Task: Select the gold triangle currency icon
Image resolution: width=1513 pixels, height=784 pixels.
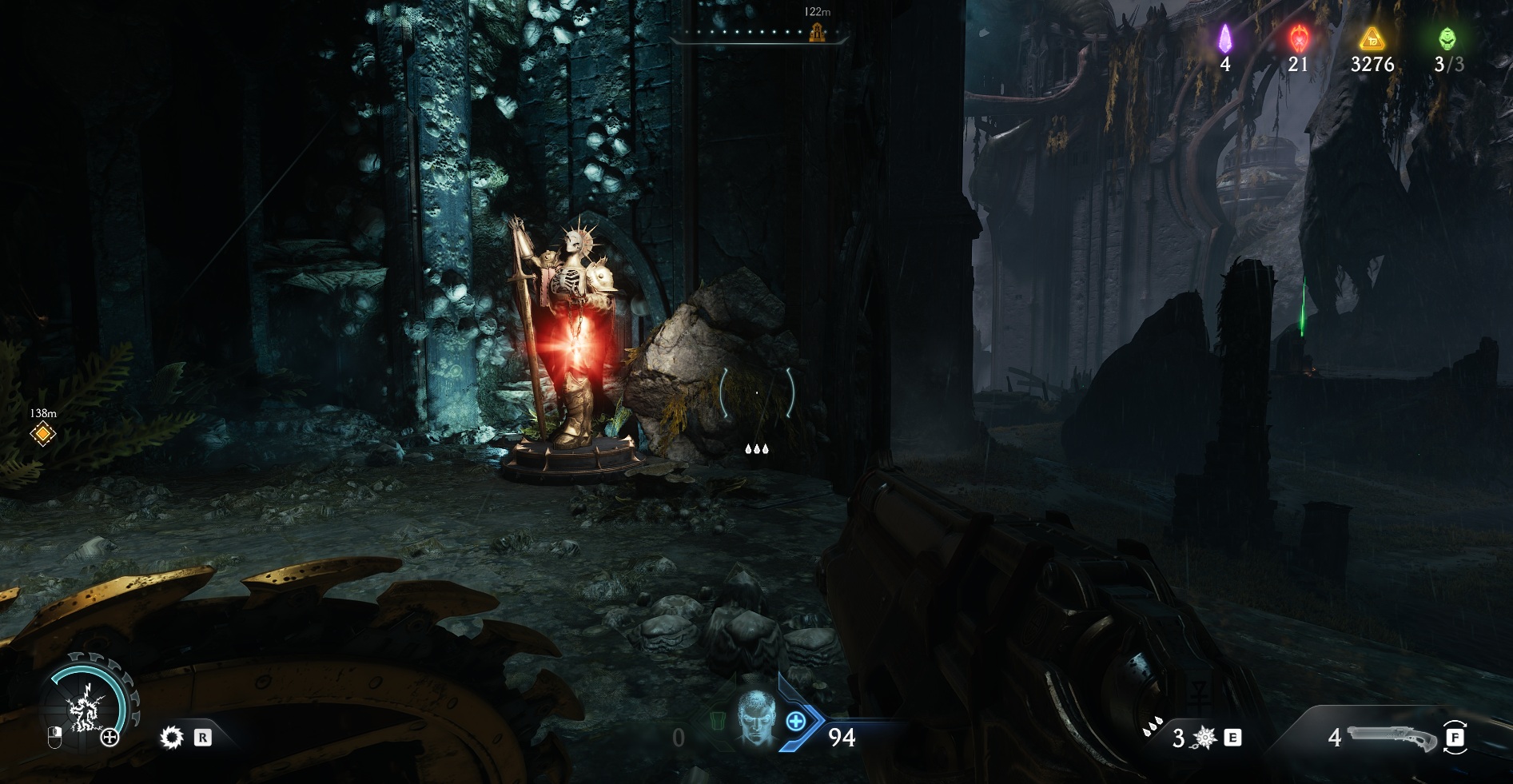Action: [1372, 38]
